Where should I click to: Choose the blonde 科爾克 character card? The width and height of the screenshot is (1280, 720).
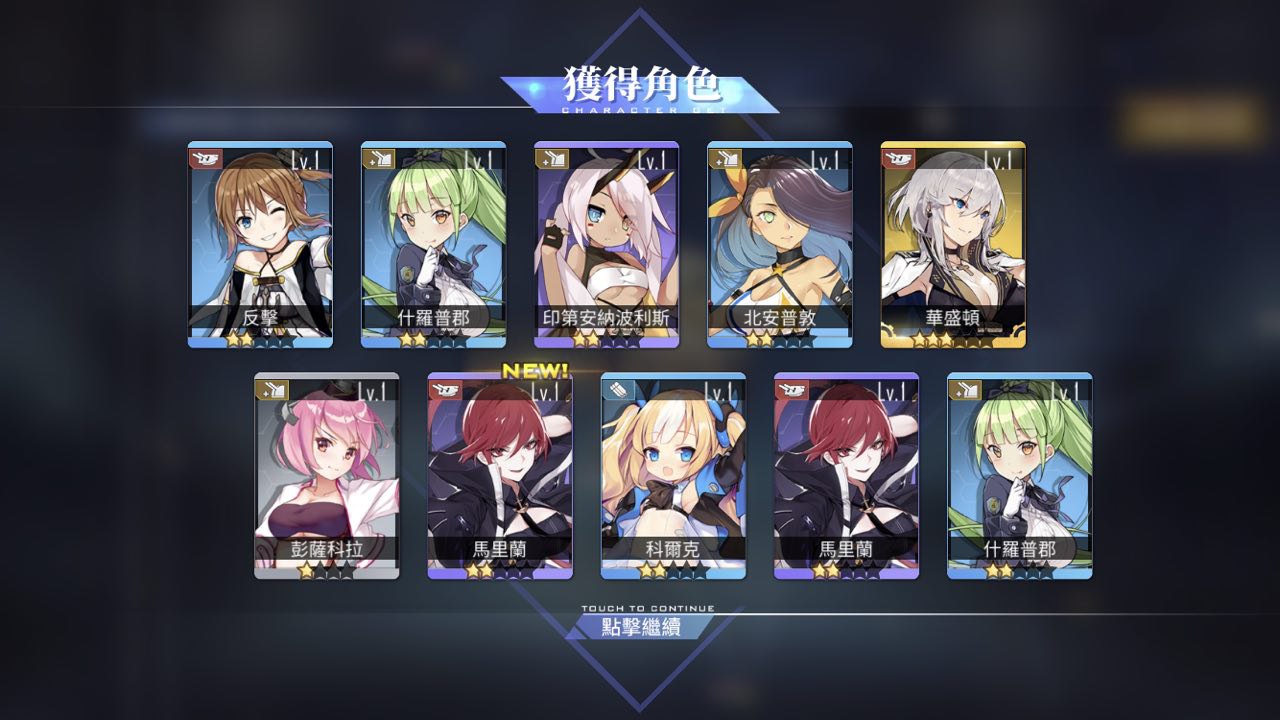672,476
